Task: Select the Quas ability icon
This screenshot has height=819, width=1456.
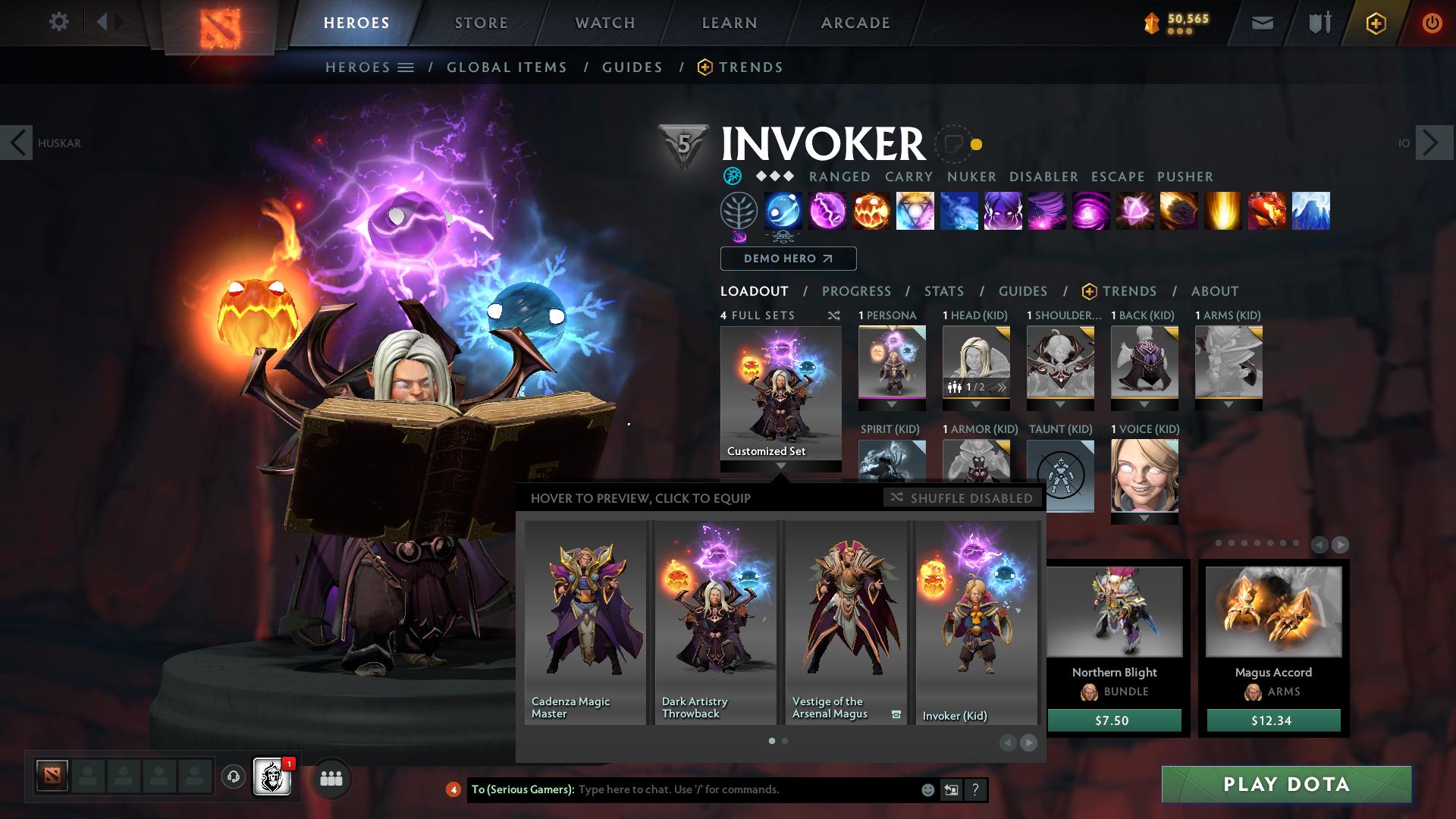Action: click(x=783, y=212)
